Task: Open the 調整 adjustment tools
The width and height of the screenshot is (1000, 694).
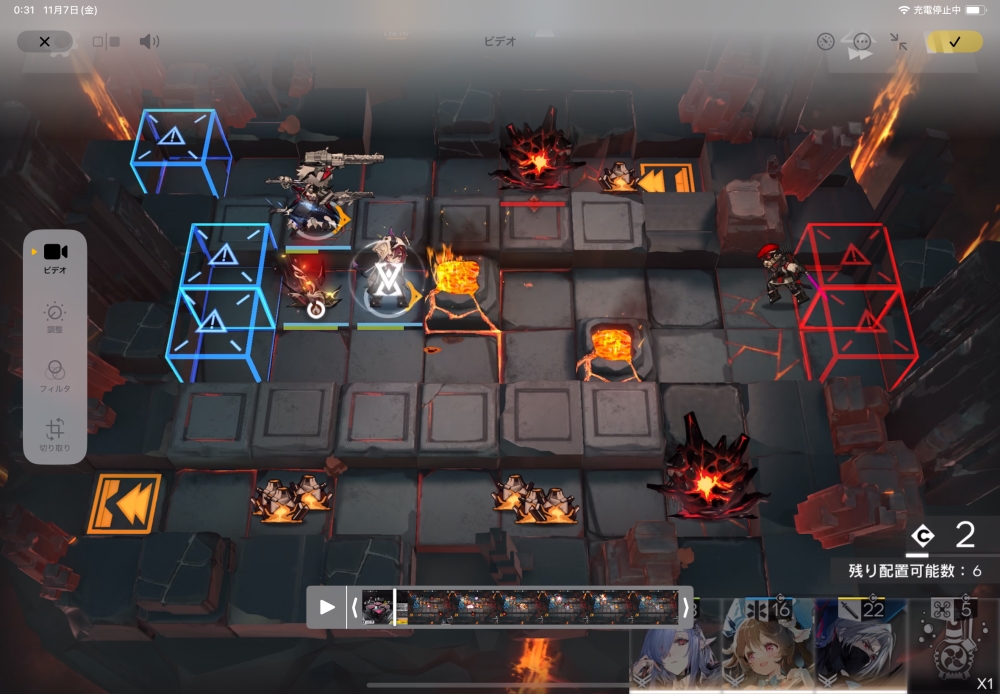Action: (x=55, y=317)
